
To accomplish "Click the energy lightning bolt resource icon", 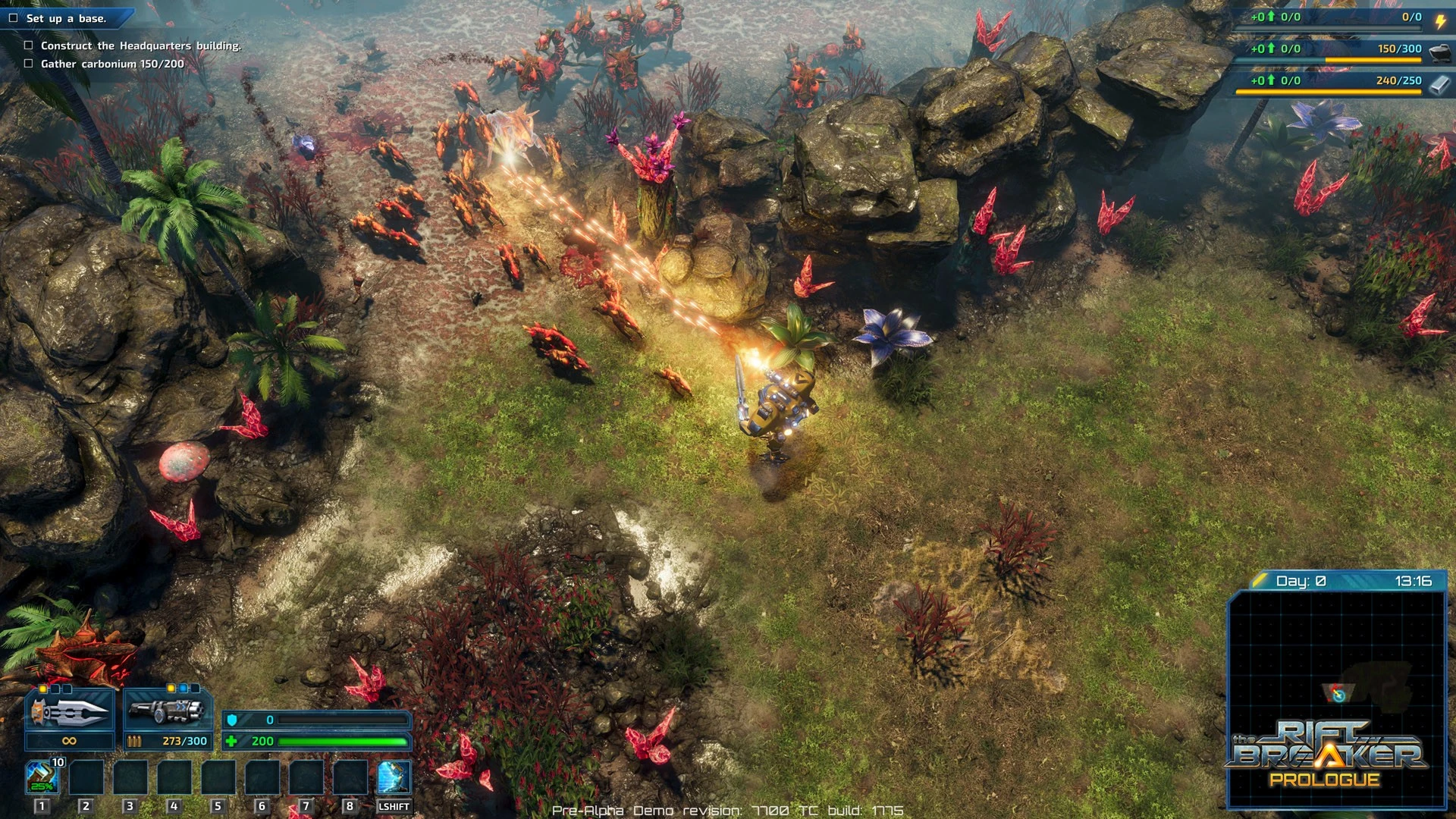I will 1439,20.
